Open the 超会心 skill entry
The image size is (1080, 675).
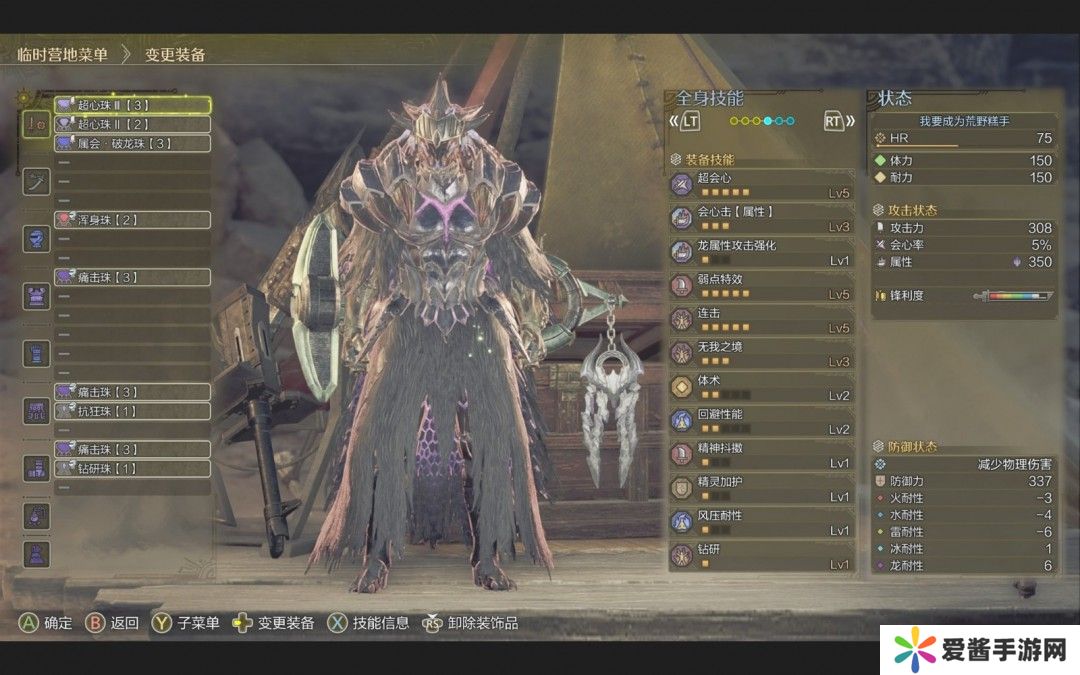pyautogui.click(x=762, y=184)
